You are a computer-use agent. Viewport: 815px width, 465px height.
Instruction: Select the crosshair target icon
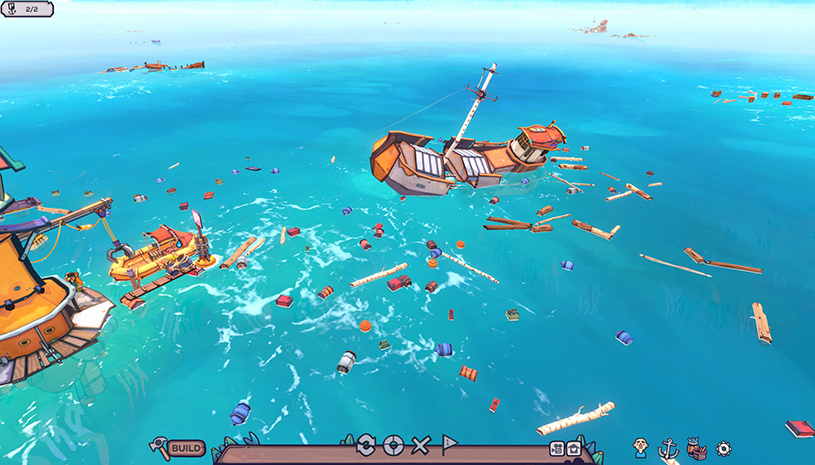[x=393, y=445]
